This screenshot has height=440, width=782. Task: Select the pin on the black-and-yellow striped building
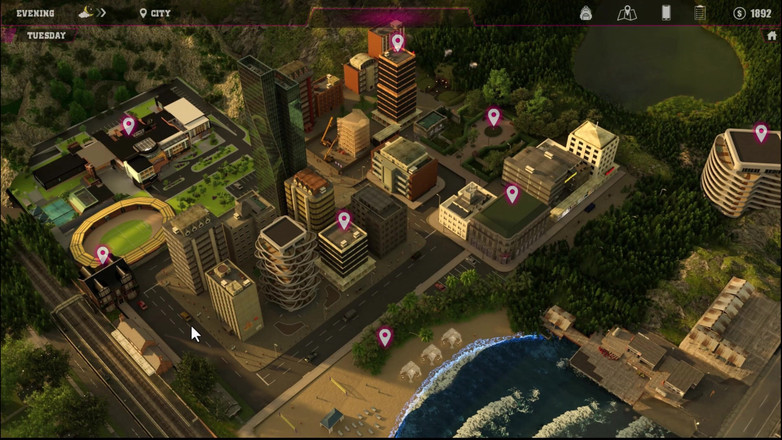click(x=344, y=220)
